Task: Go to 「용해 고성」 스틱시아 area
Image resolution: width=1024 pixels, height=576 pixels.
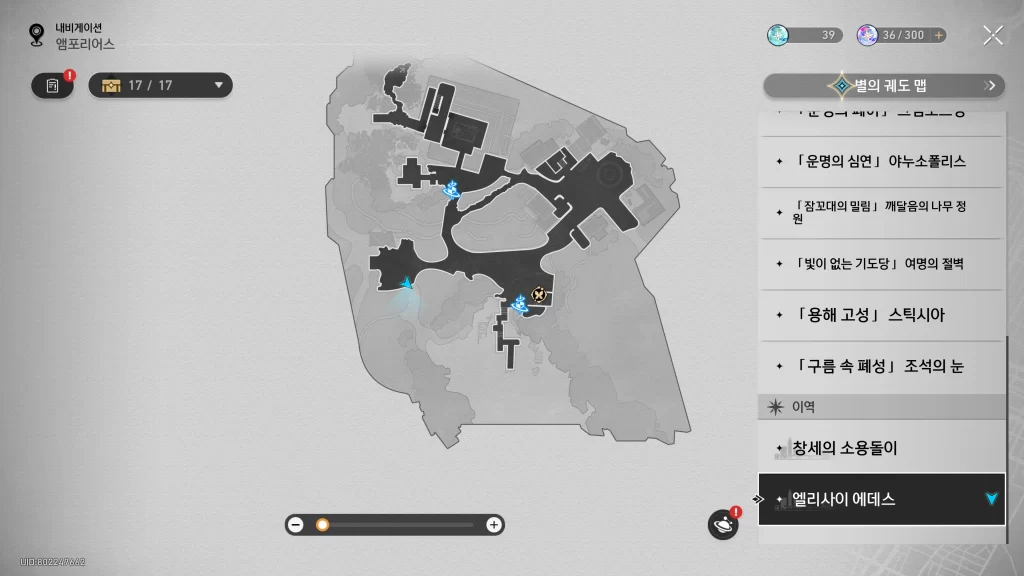Action: (880, 315)
